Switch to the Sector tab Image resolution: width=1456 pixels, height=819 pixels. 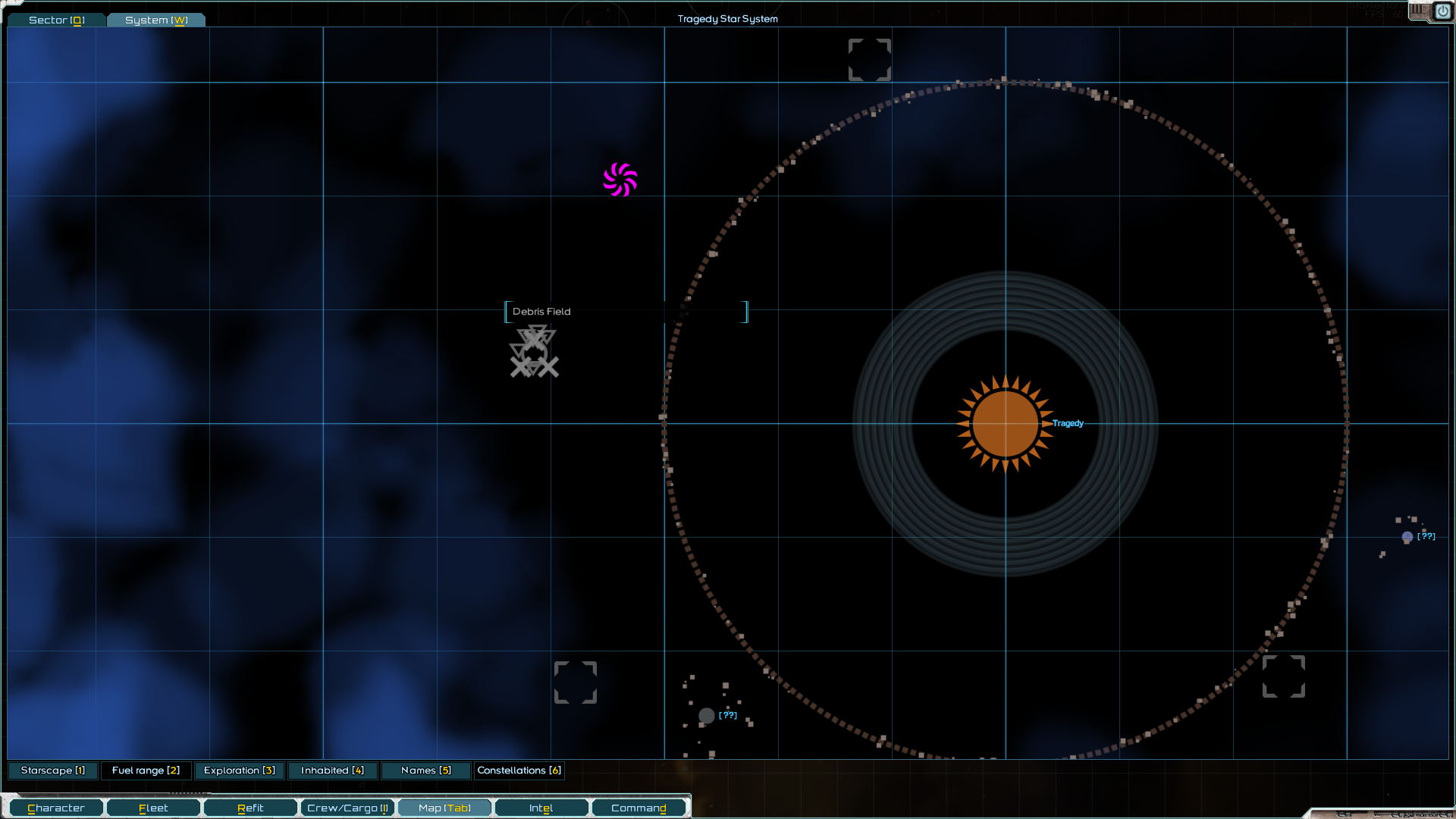55,20
